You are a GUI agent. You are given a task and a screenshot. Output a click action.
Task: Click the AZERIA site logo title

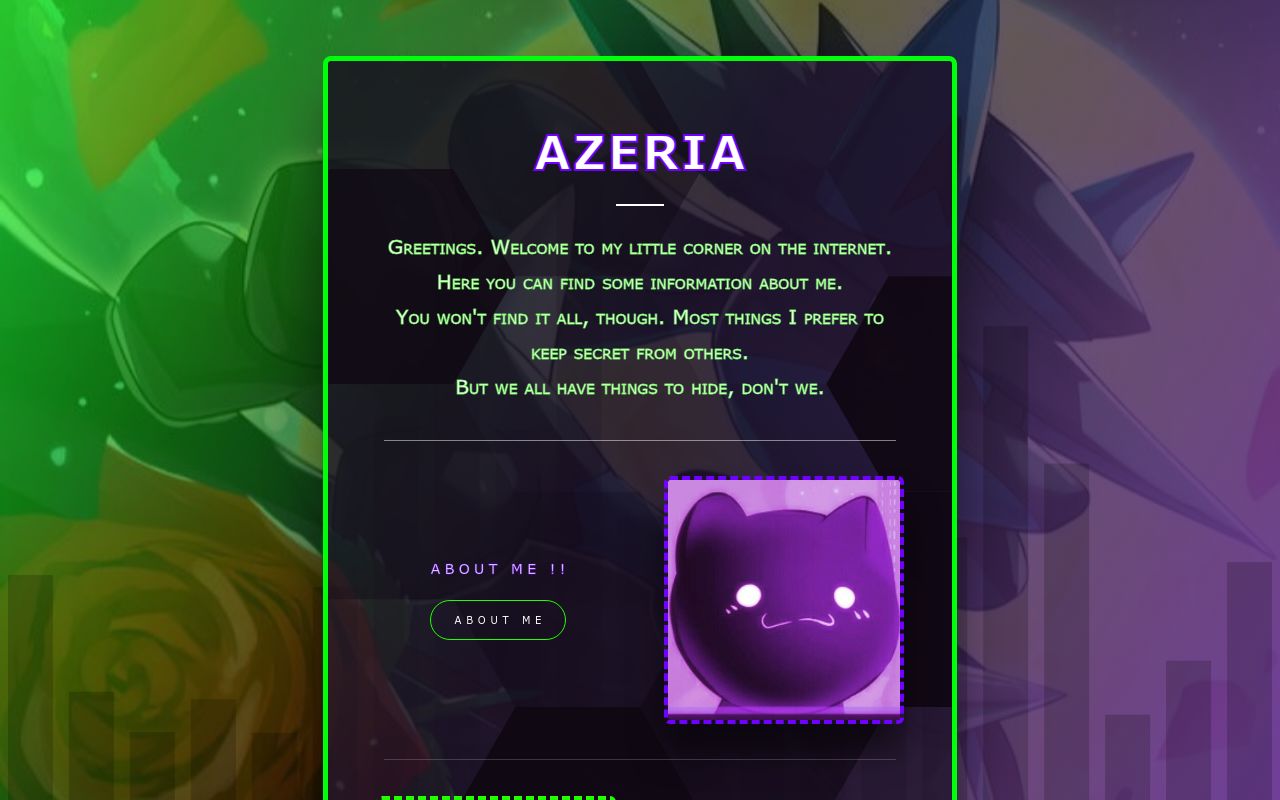pos(639,153)
